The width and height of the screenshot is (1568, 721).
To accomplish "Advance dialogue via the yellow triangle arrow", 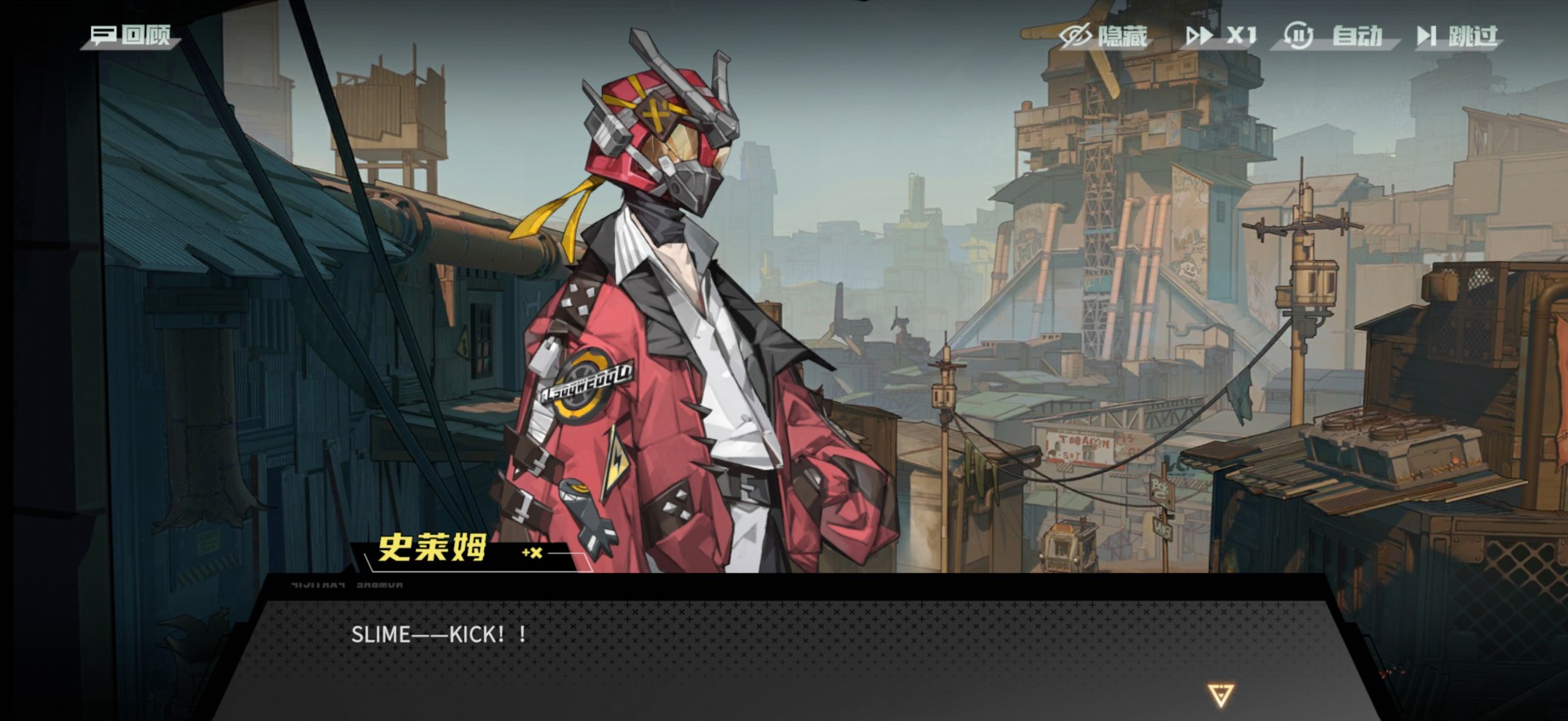I will (x=1220, y=695).
